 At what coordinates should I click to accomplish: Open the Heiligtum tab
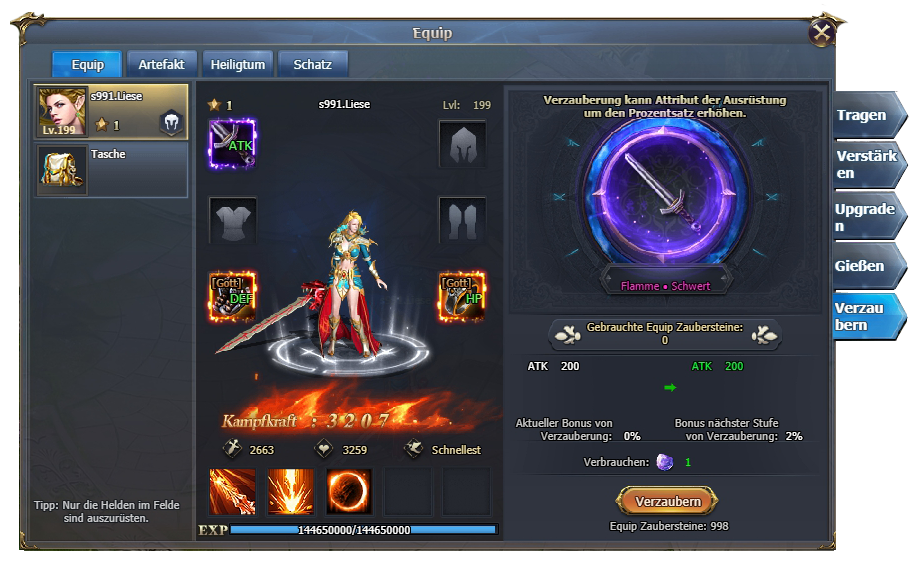click(x=238, y=64)
